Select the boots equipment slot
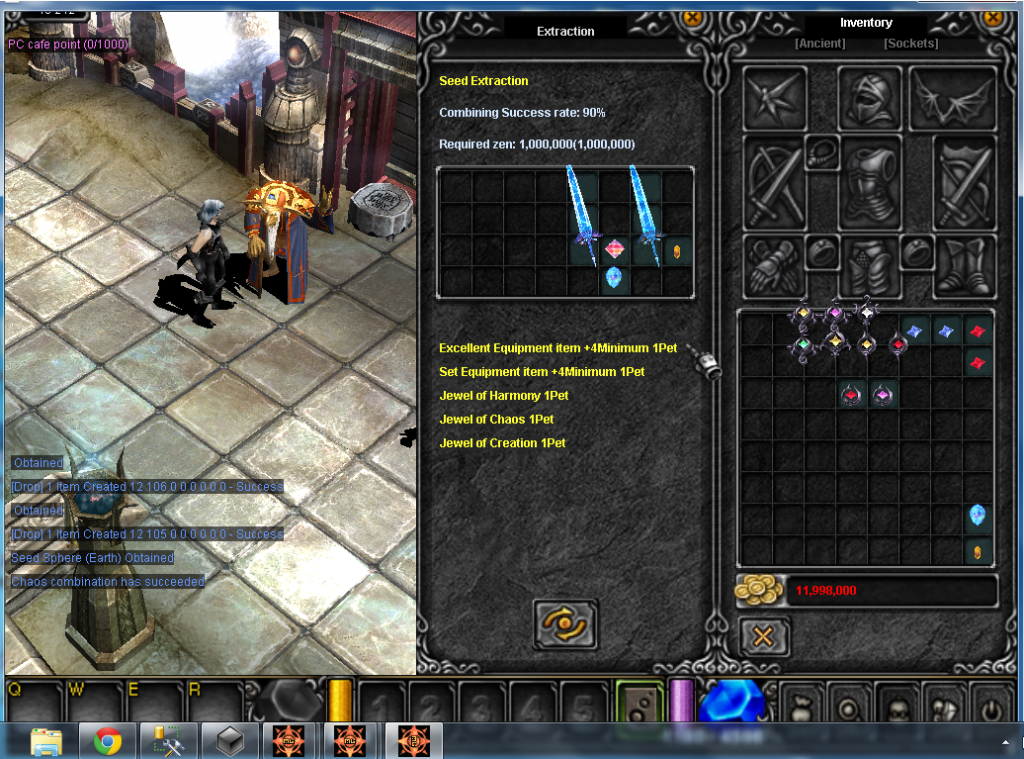Image resolution: width=1024 pixels, height=759 pixels. click(x=965, y=265)
